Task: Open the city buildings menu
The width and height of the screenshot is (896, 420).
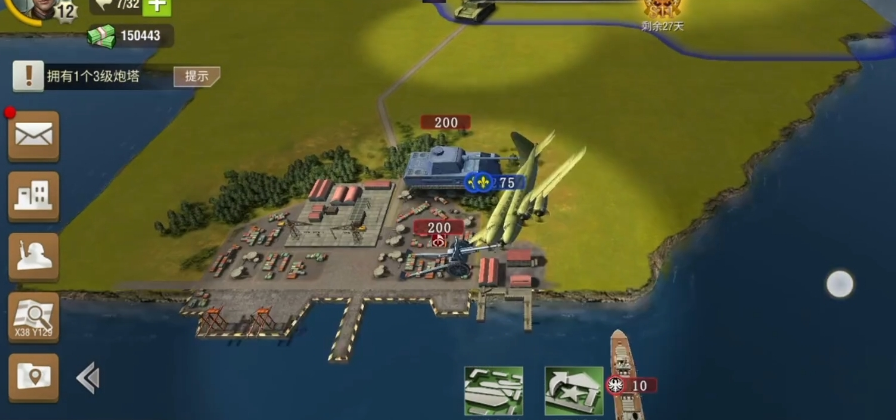Action: click(34, 196)
